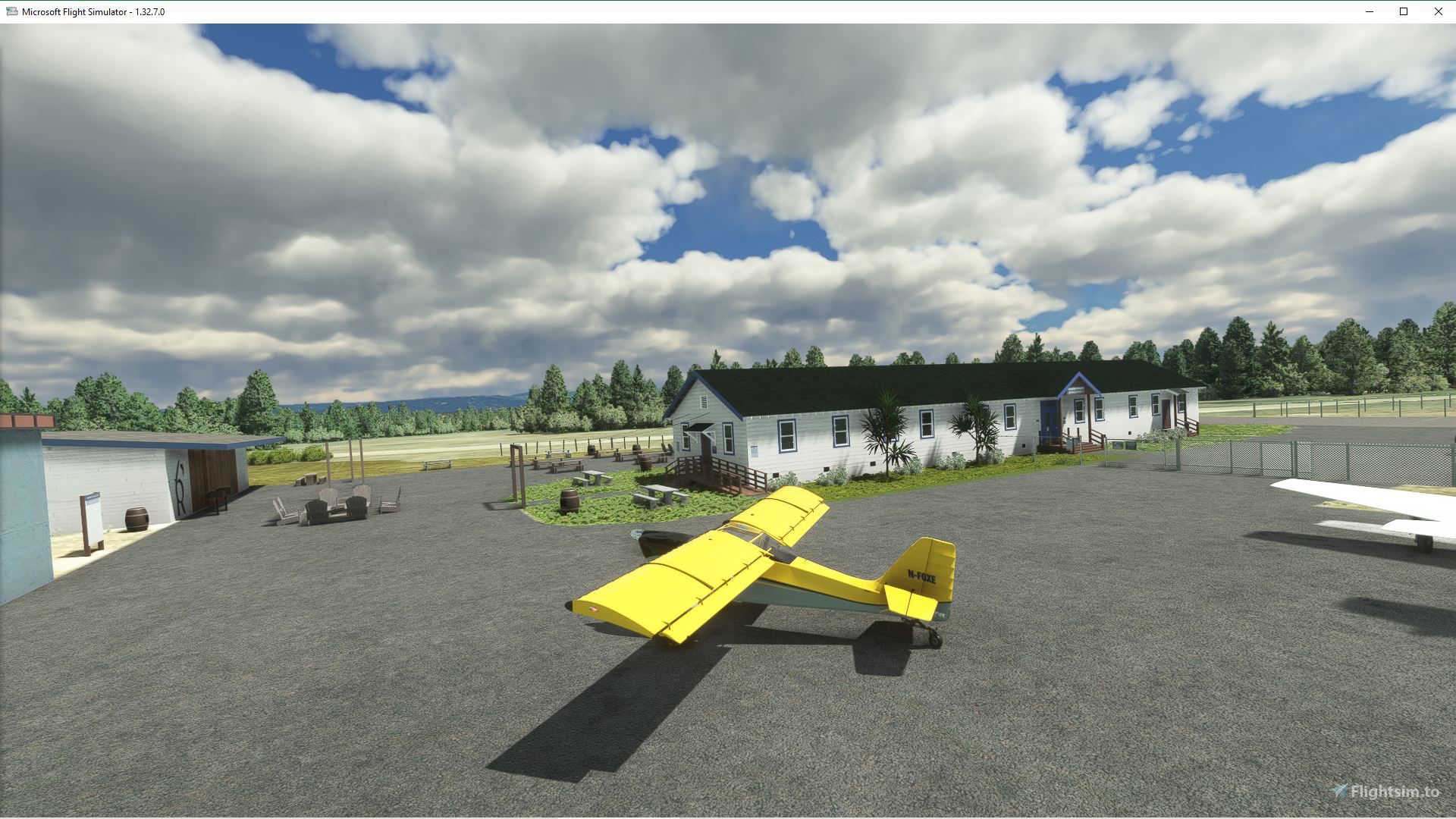Click the wooden barrel by the swing frame

[569, 500]
